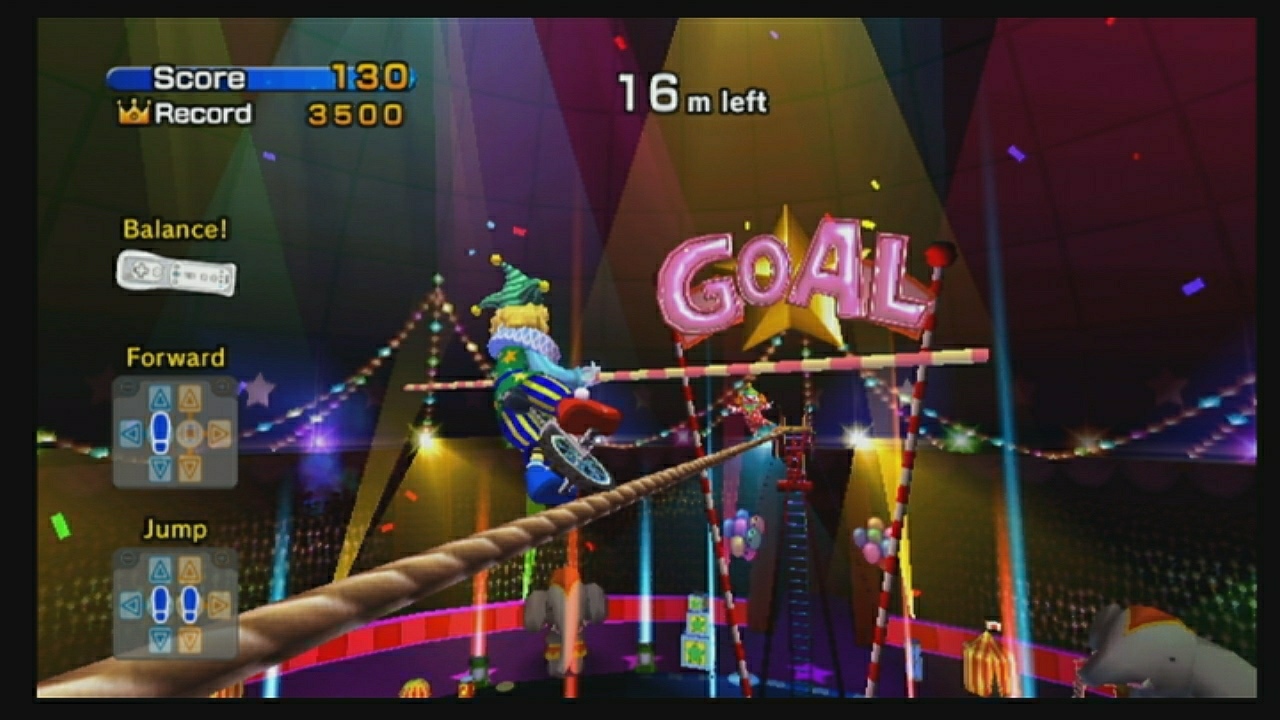
Task: Expand the orange down arrow on the Forward board
Action: (x=191, y=464)
